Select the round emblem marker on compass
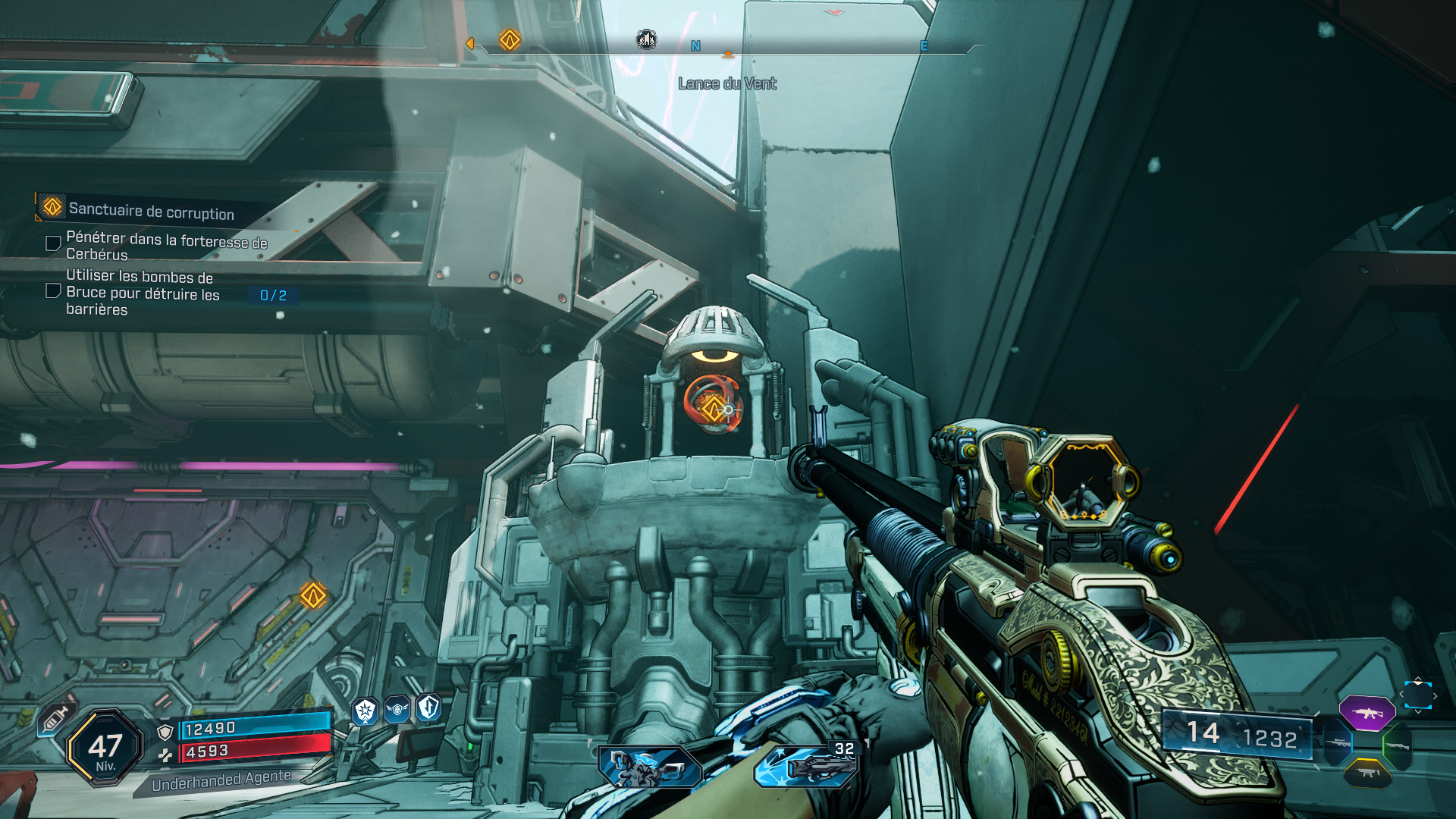Screen dimensions: 1456x819 [x=646, y=39]
